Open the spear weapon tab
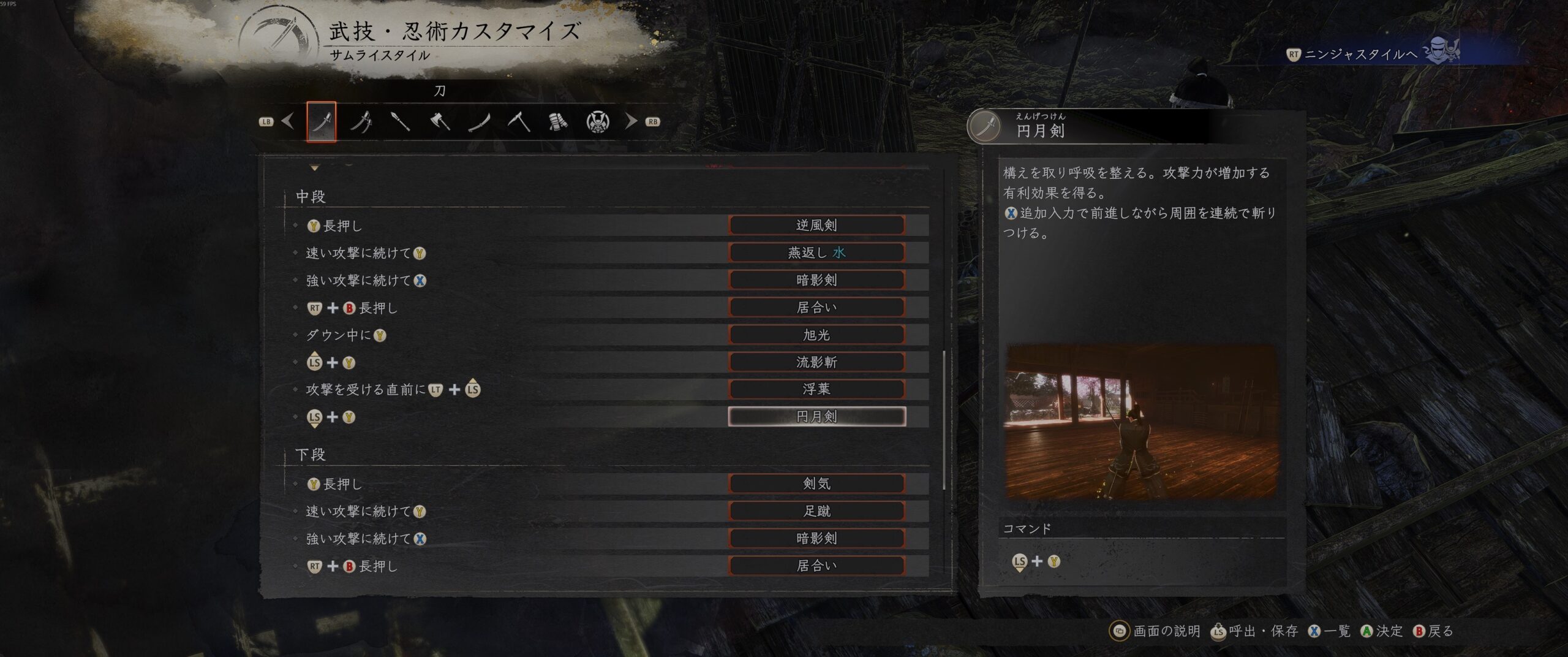 (x=400, y=121)
